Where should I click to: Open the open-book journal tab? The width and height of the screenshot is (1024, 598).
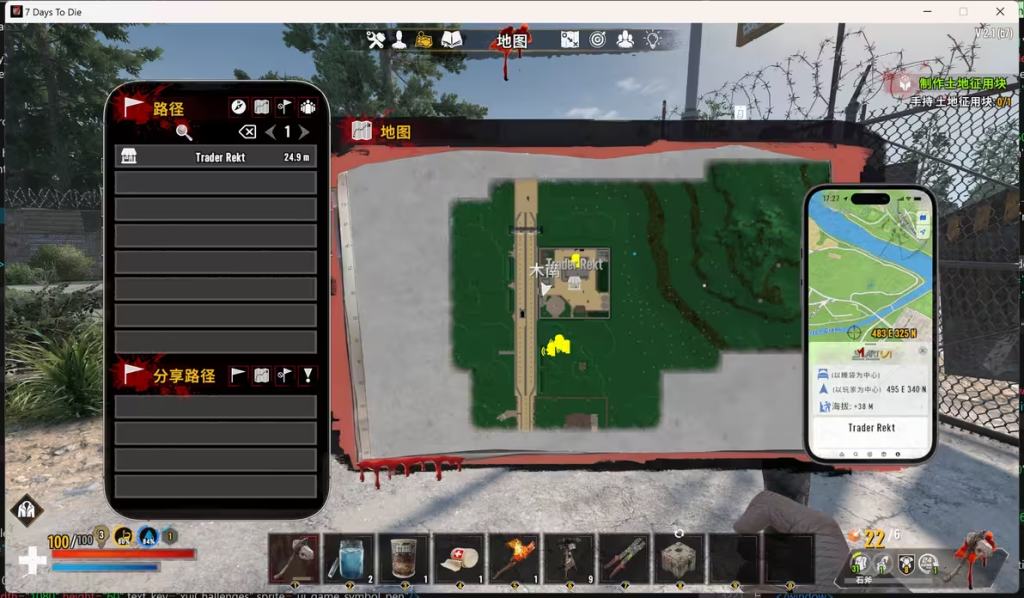click(452, 40)
